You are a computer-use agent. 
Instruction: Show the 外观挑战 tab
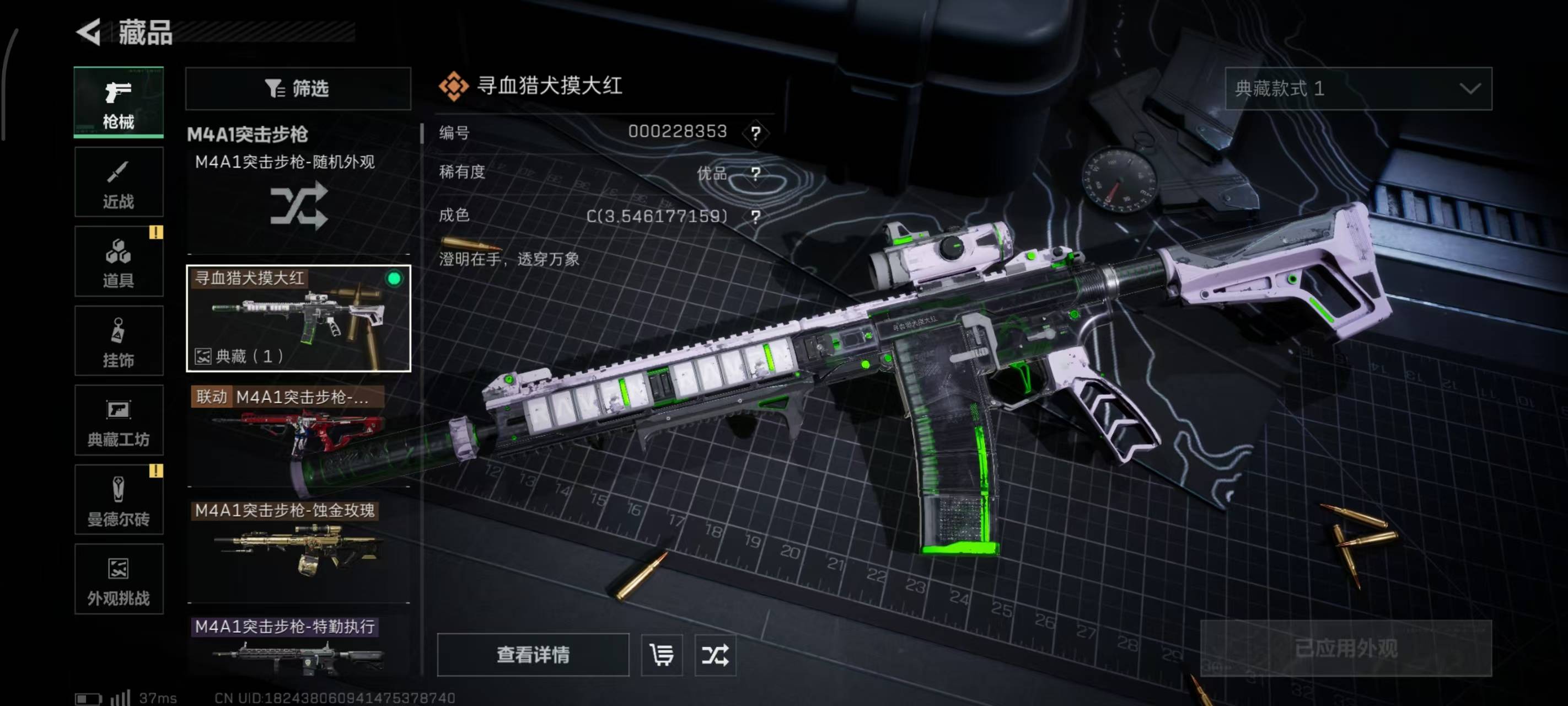[x=119, y=579]
